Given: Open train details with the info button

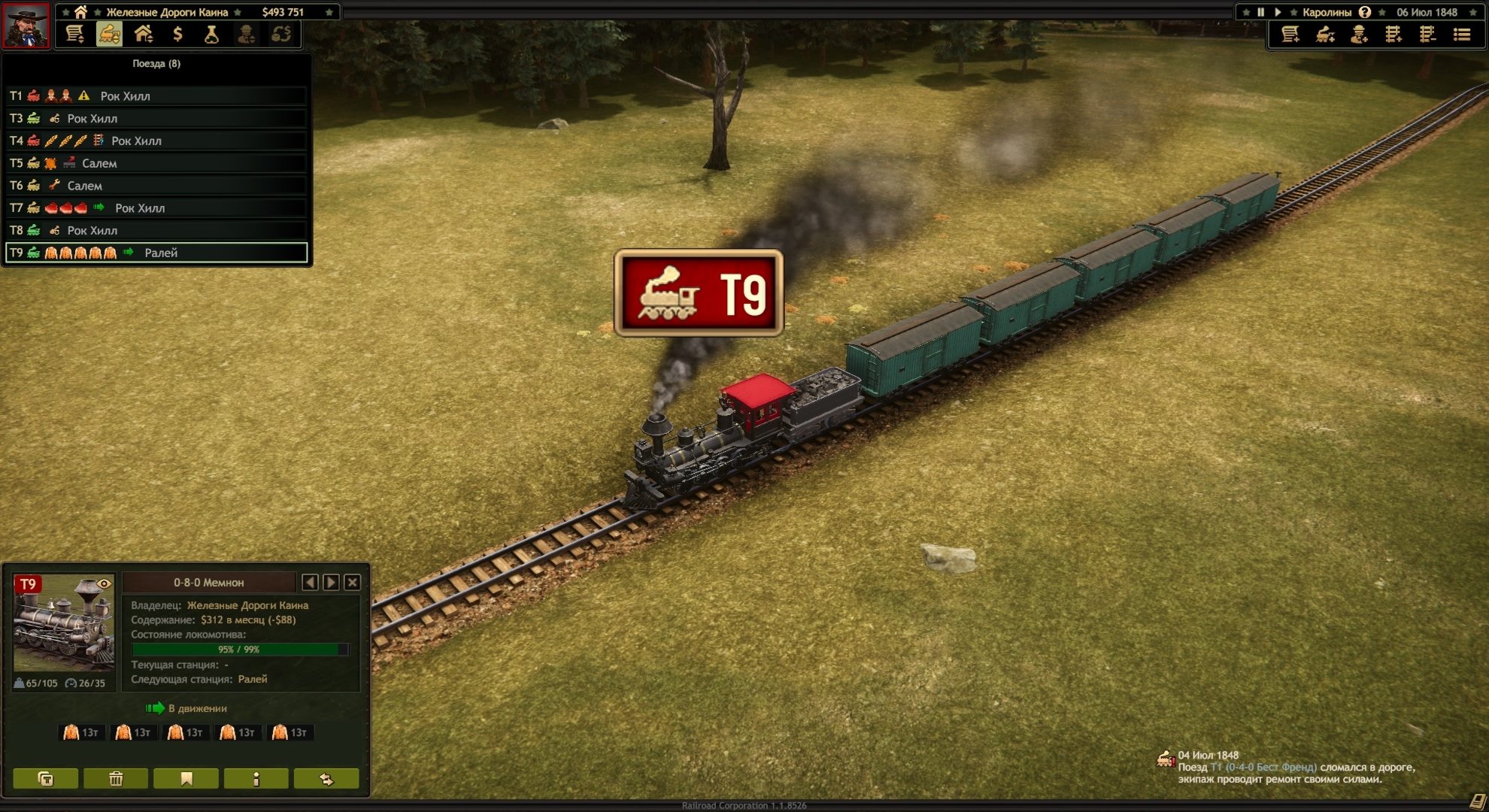Looking at the screenshot, I should pos(256,779).
